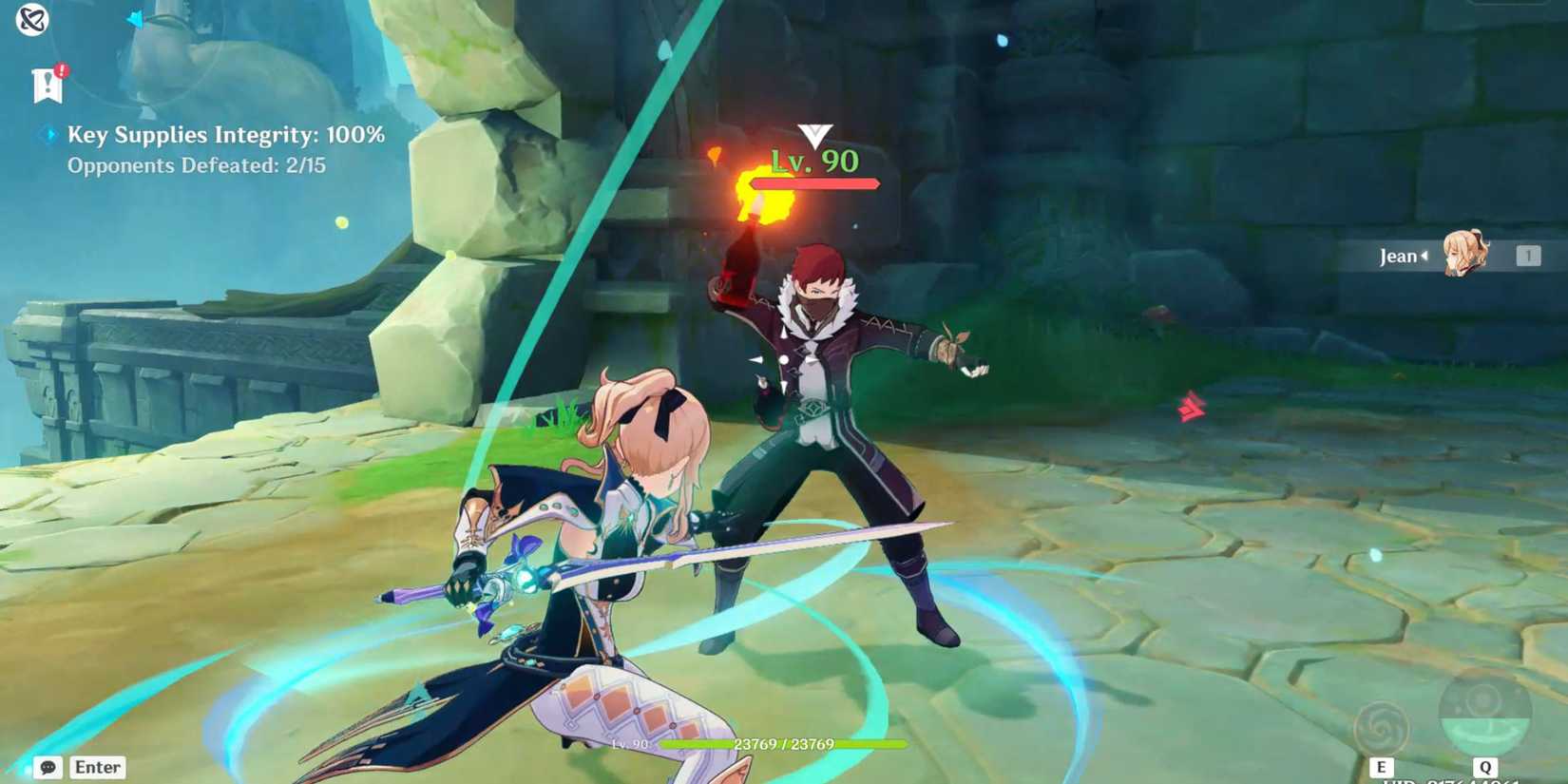This screenshot has width=1568, height=784.
Task: Select the HoYoLAB event icon top-left
Action: (31, 19)
